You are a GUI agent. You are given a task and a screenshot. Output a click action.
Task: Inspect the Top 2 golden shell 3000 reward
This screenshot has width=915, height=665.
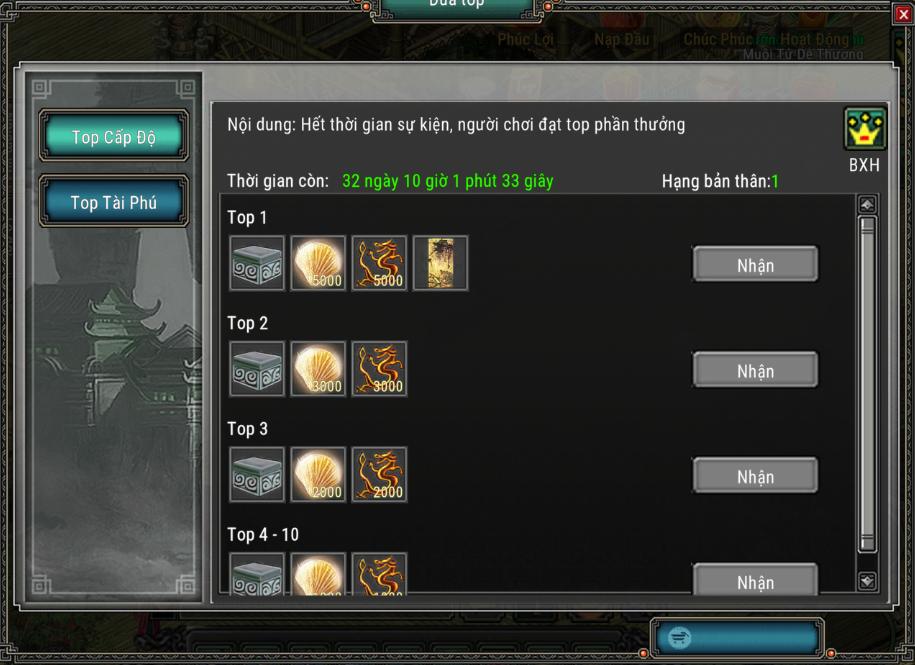(318, 369)
